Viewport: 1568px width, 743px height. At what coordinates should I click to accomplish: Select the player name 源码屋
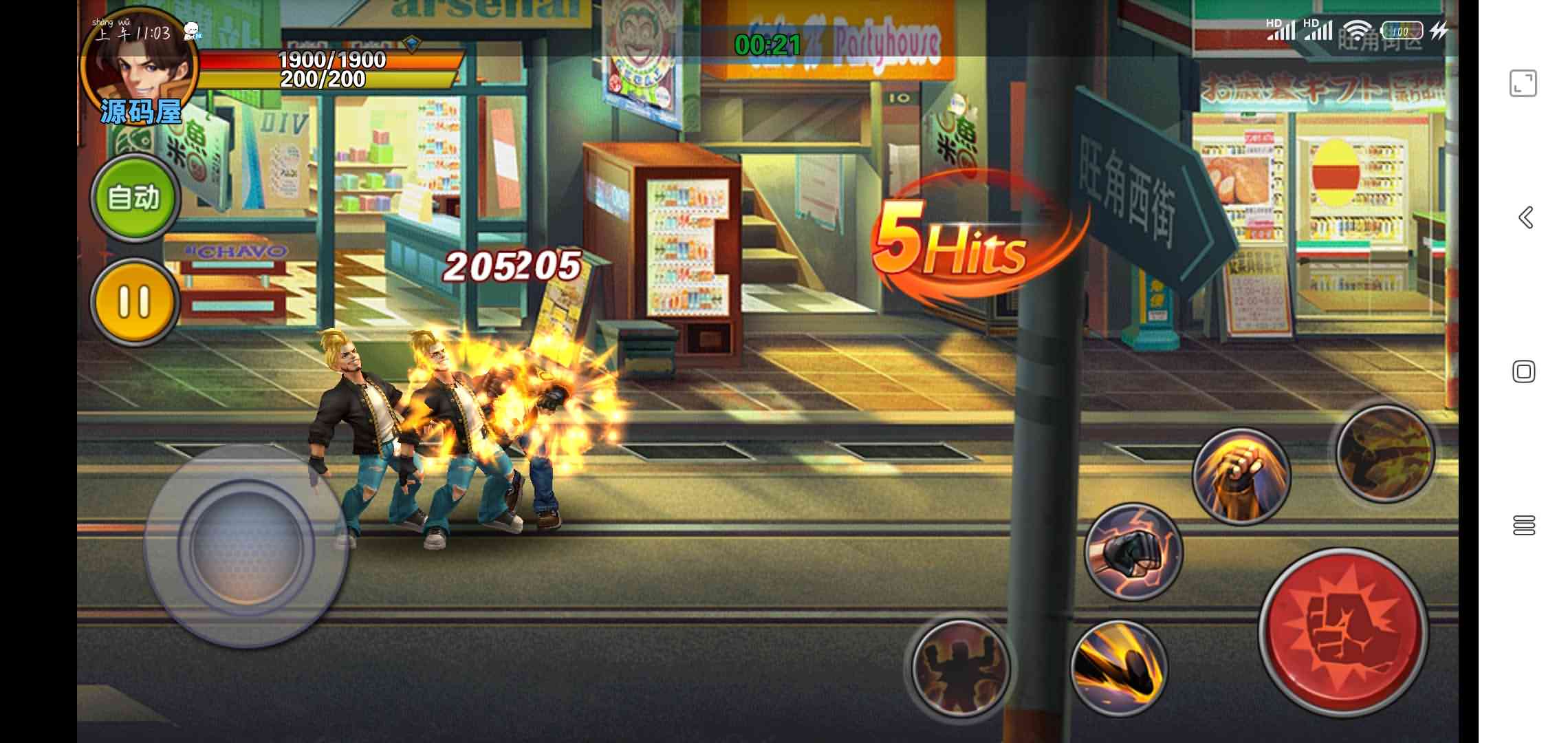[x=141, y=112]
